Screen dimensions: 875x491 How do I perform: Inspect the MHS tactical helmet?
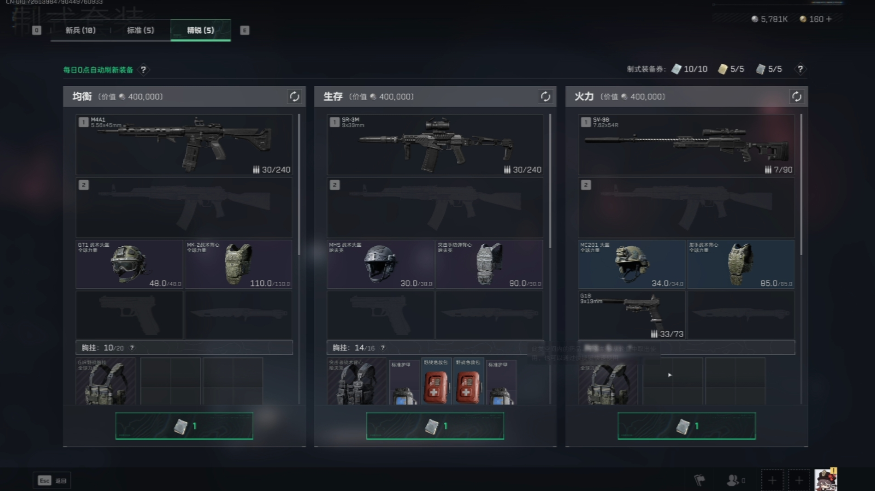(x=380, y=264)
